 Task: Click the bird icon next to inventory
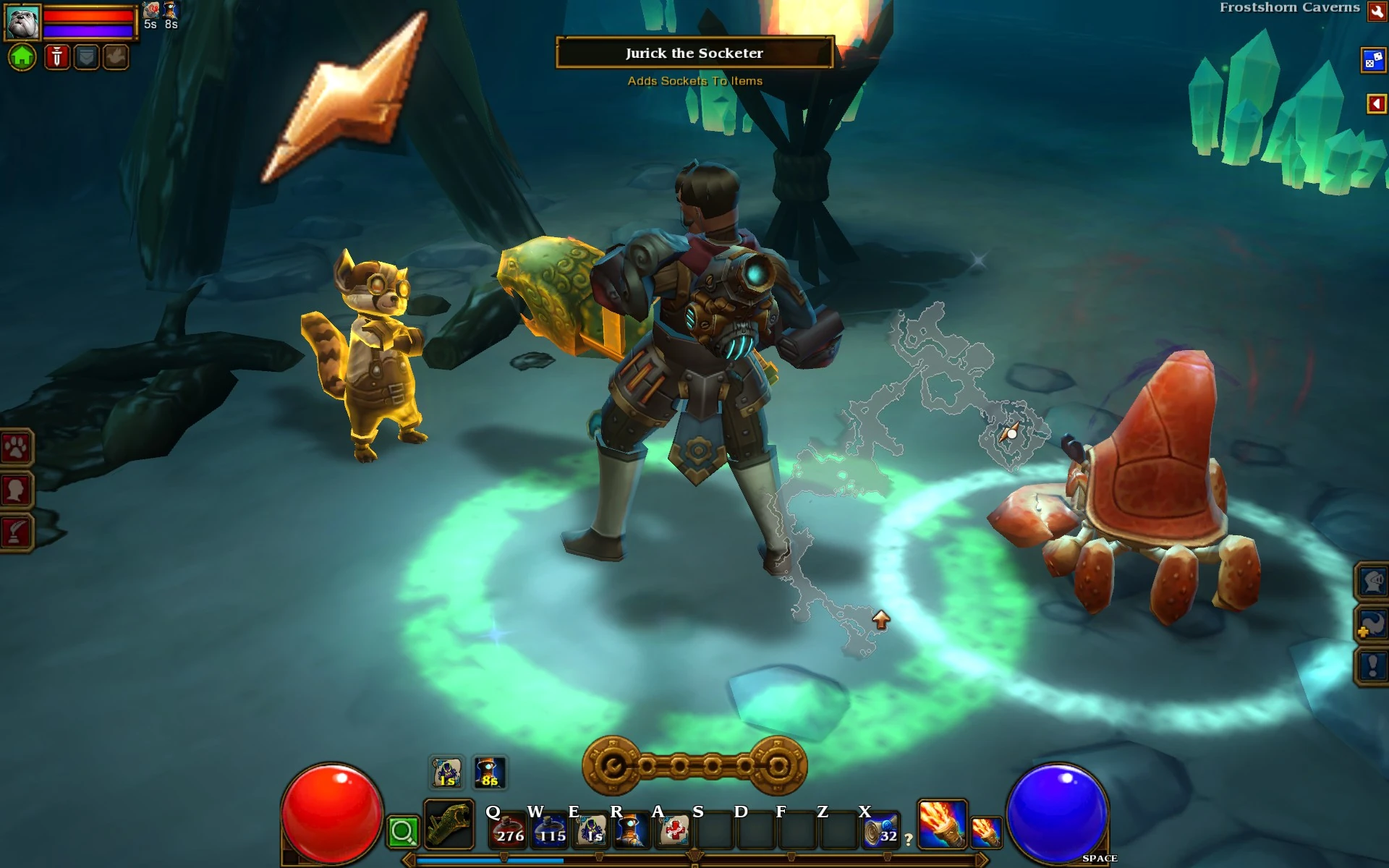point(114,57)
